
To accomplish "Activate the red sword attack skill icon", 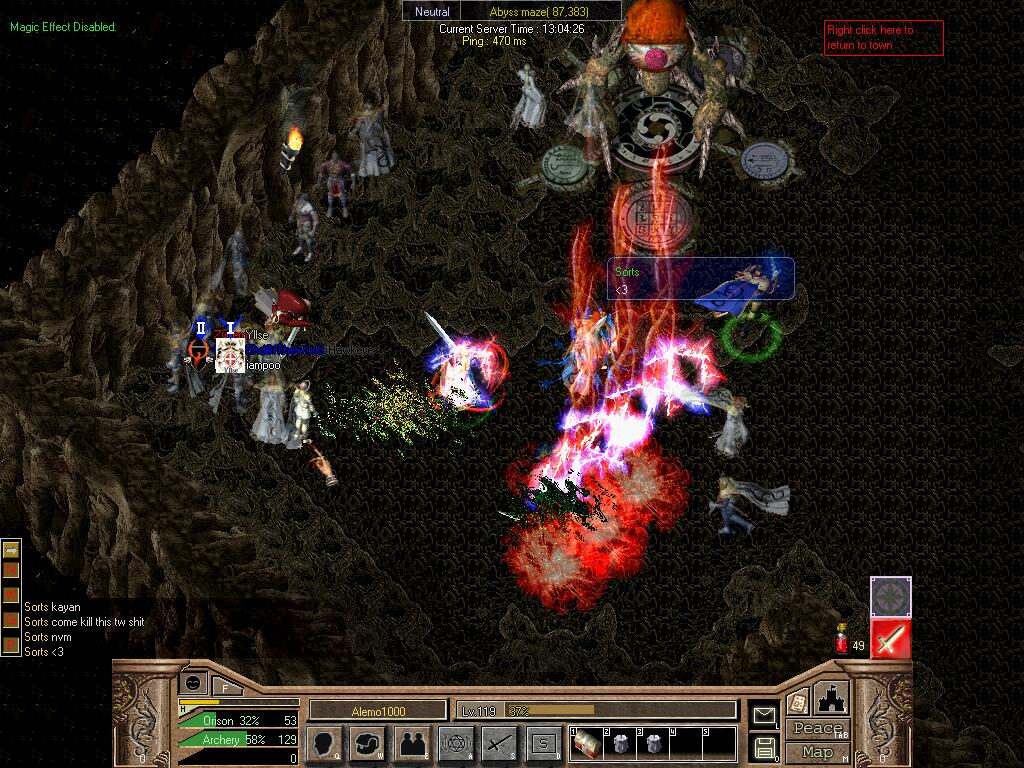I will click(890, 638).
